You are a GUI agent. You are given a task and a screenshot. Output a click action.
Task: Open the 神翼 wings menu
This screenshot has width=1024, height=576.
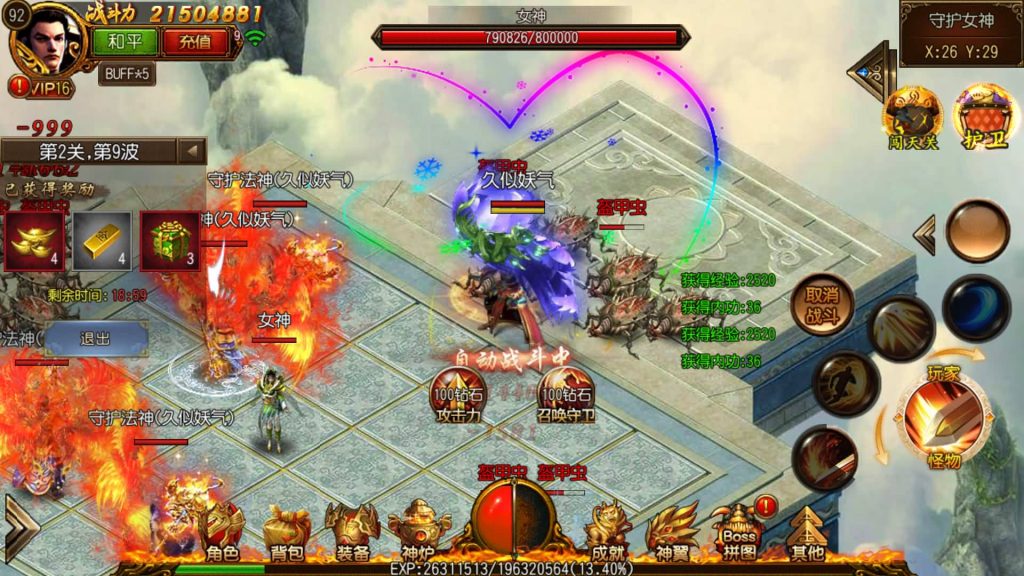coord(672,532)
